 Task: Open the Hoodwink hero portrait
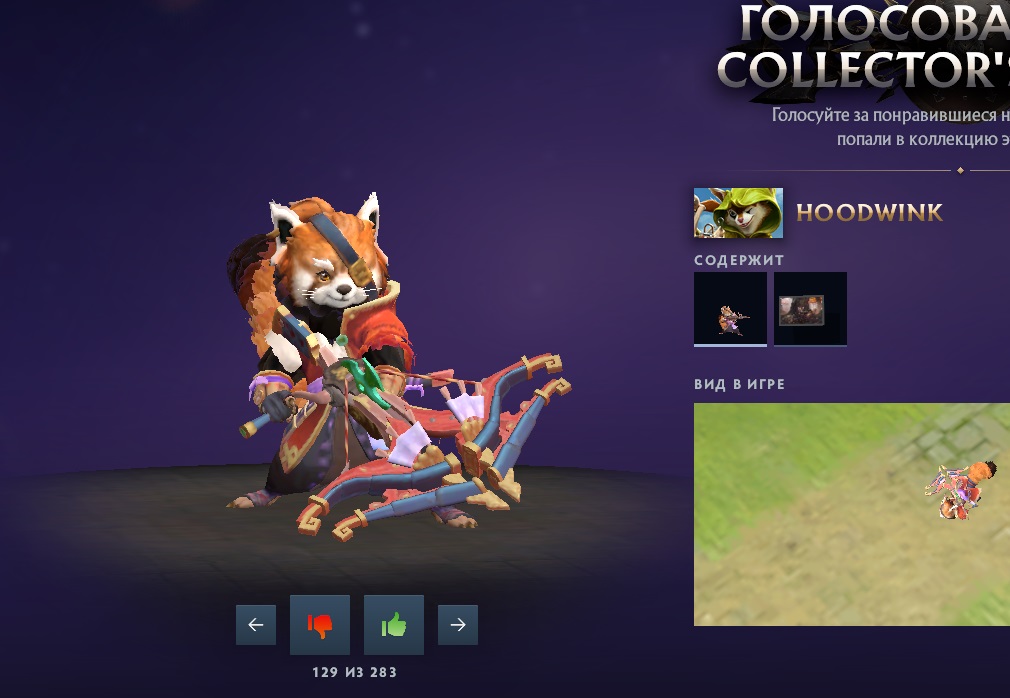coord(738,213)
